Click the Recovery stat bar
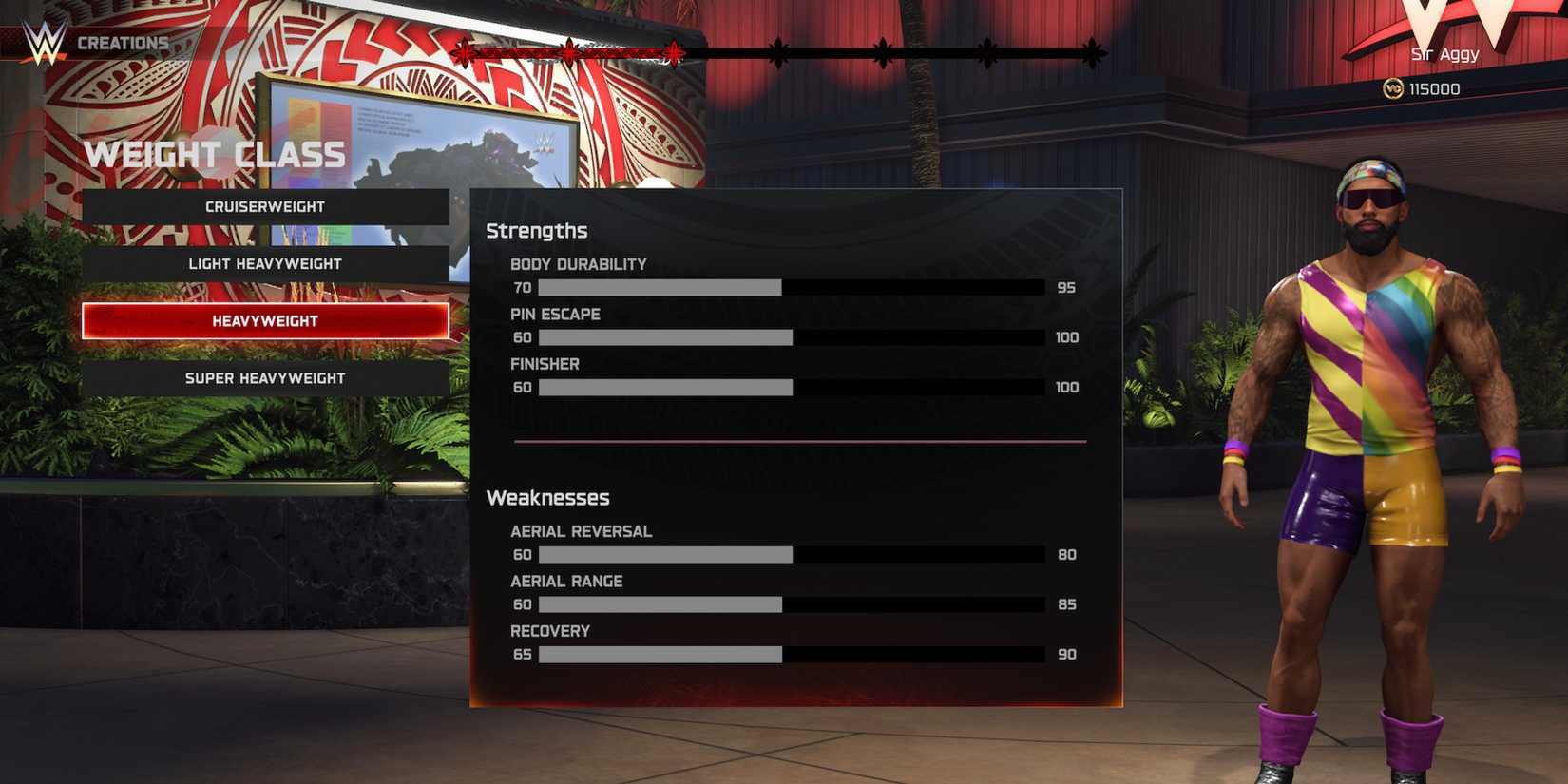The width and height of the screenshot is (1568, 784). [x=794, y=654]
